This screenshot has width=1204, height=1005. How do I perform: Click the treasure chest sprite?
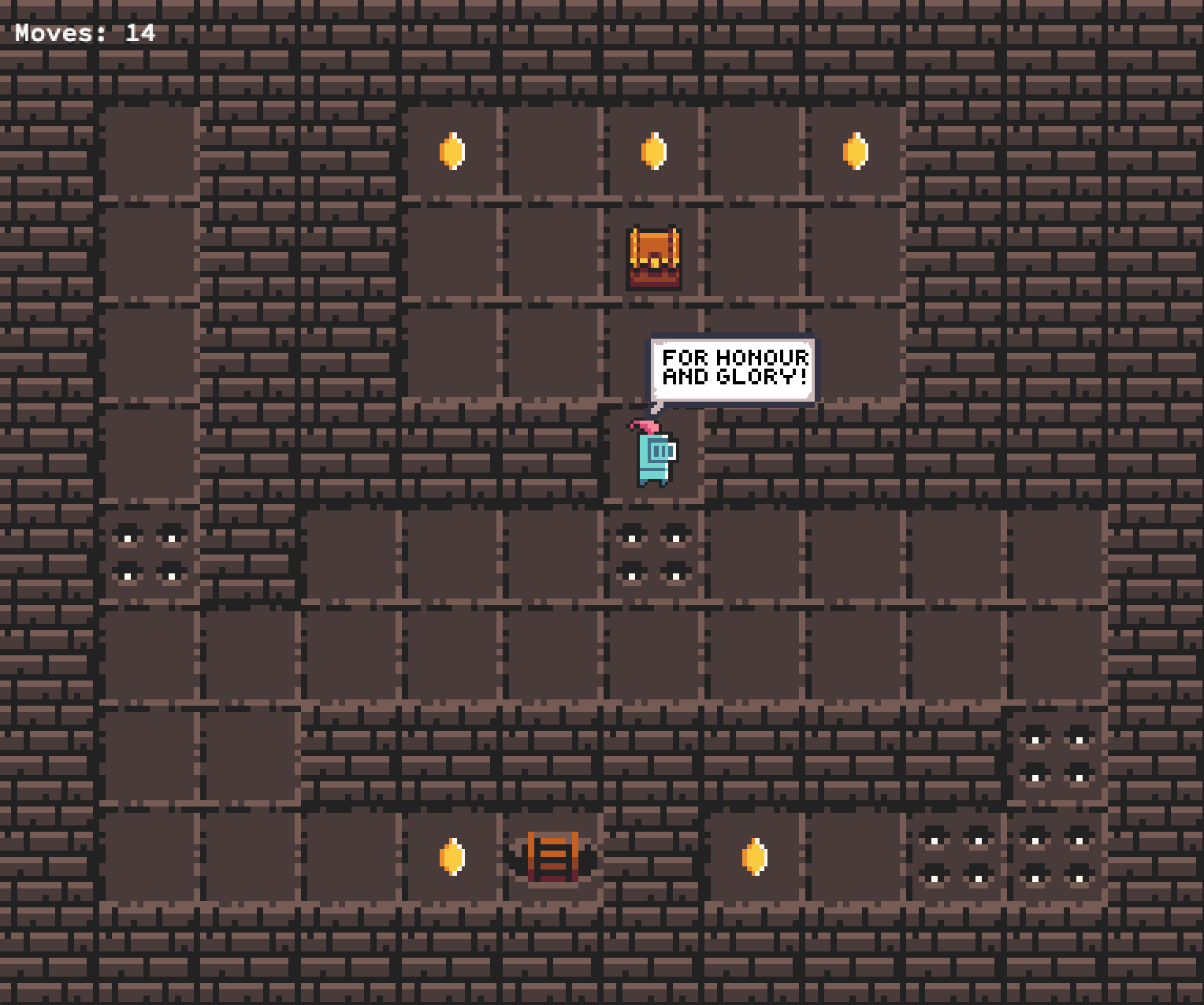pyautogui.click(x=654, y=258)
